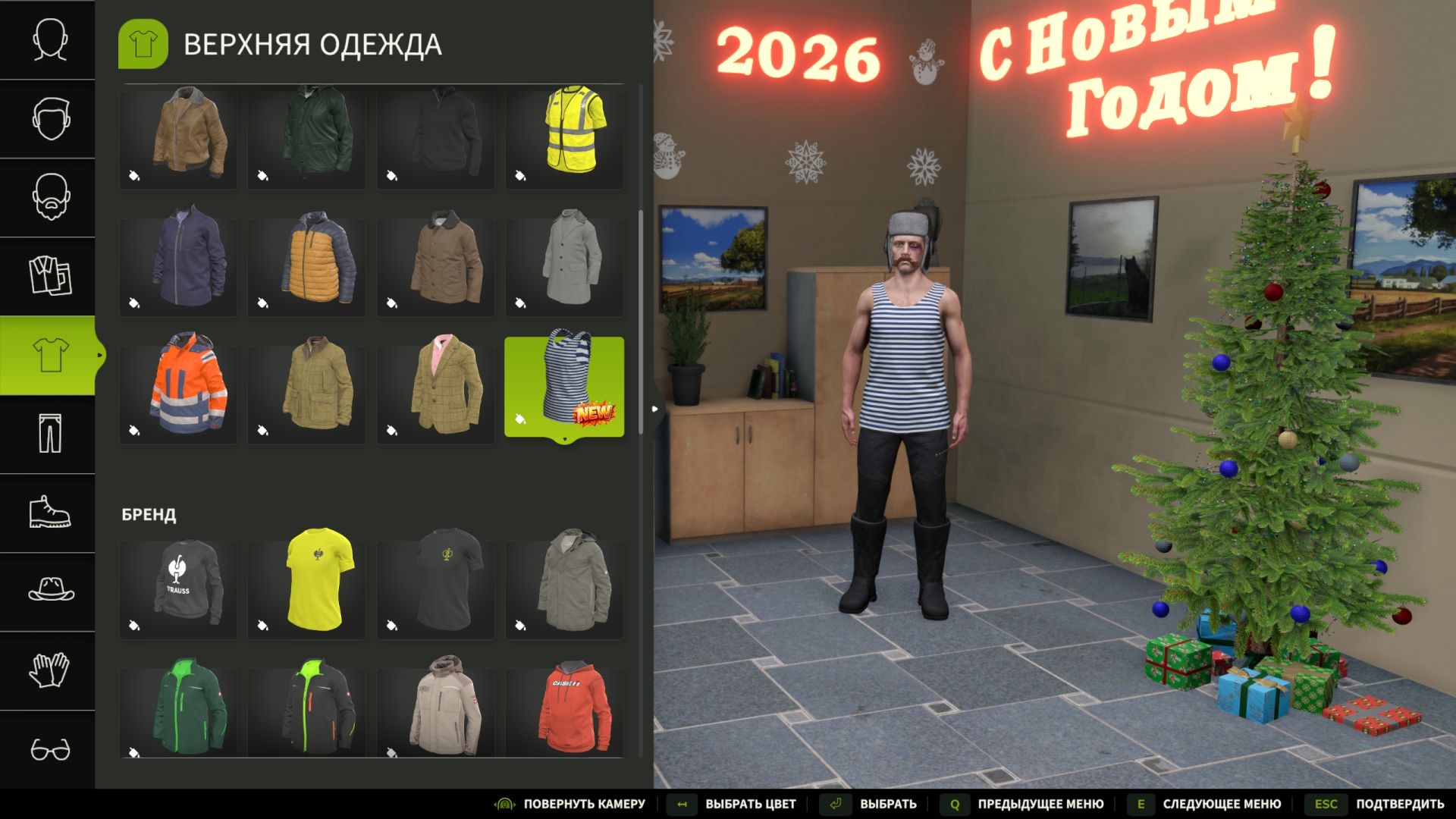
Task: Open ПРЕДЫДУЩЕЕ МЕНЮ
Action: 1039,803
